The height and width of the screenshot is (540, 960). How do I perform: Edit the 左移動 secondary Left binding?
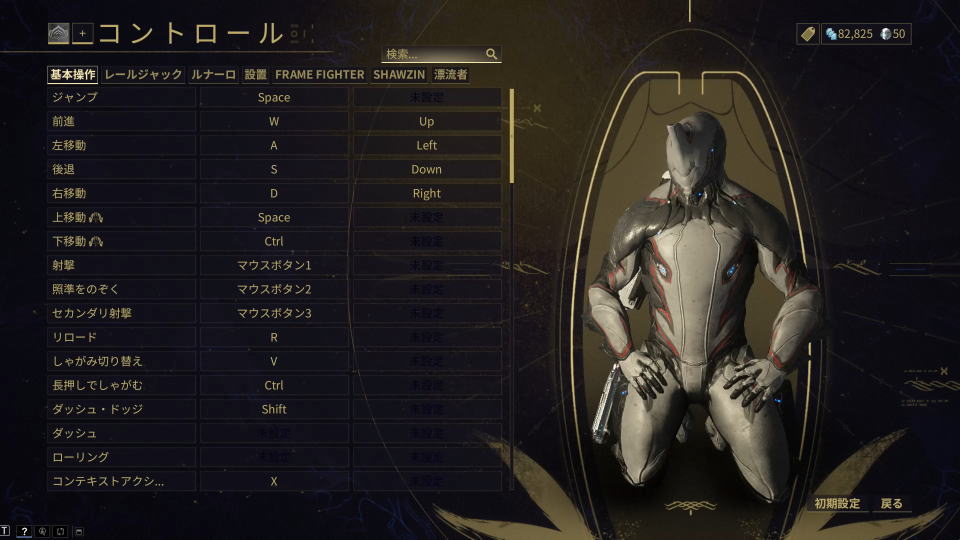[x=427, y=146]
